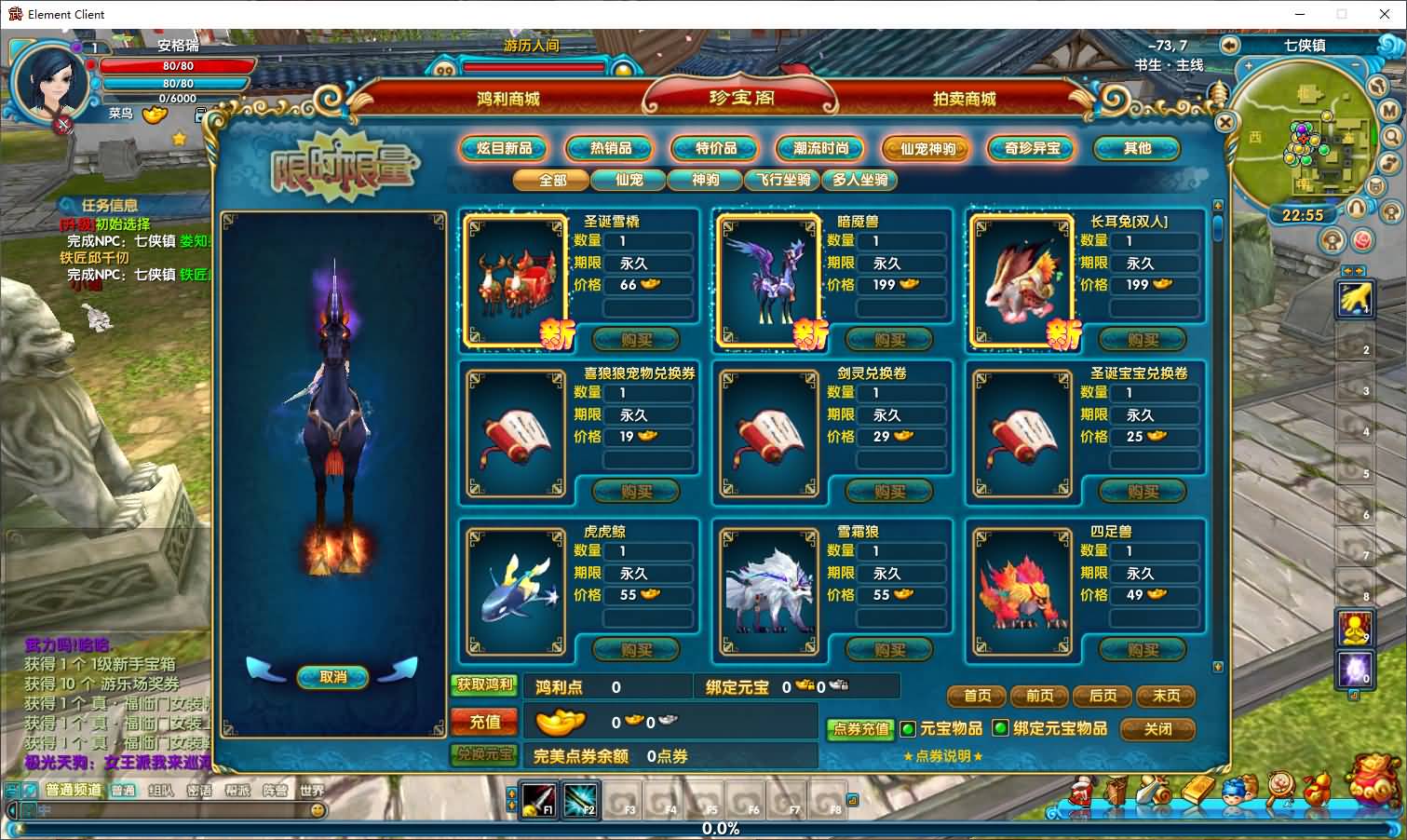1407x840 pixels.
Task: Open the 奇珍异宝 category
Action: pyautogui.click(x=1032, y=148)
